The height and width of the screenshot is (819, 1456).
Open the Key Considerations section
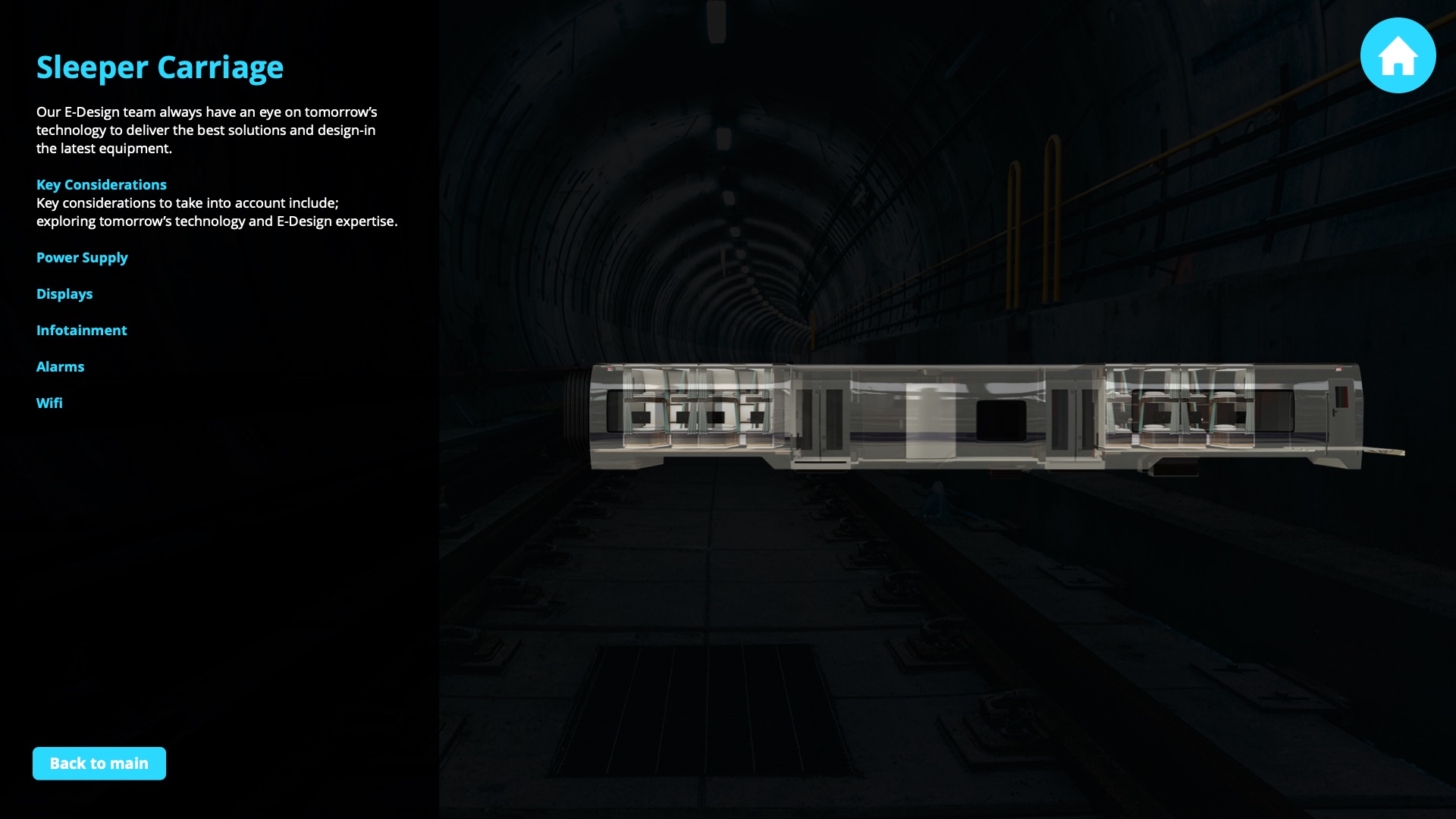[102, 185]
